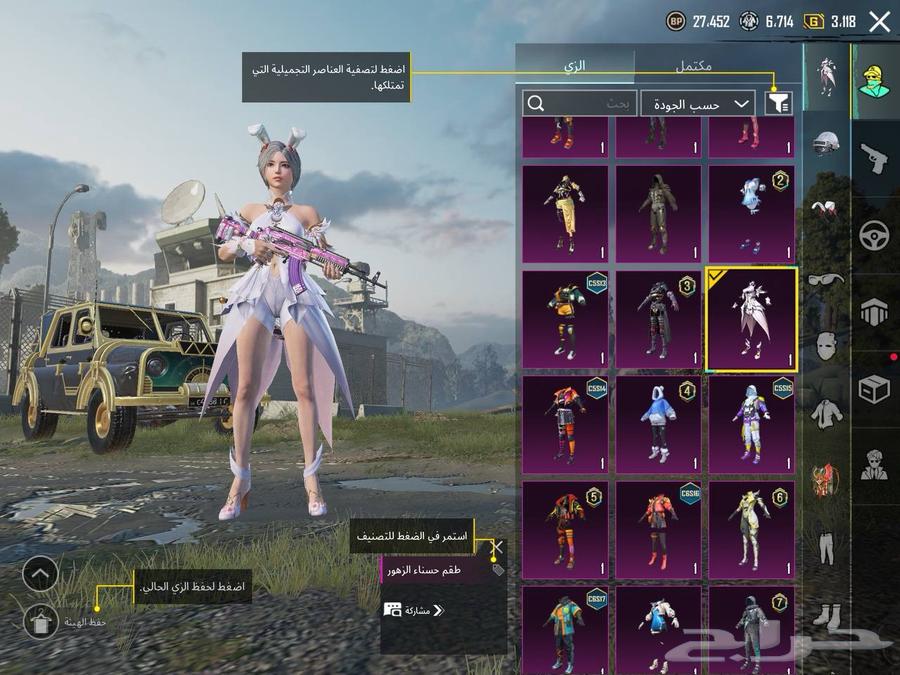The height and width of the screenshot is (675, 900).
Task: Click the بحث search field
Action: pyautogui.click(x=579, y=103)
